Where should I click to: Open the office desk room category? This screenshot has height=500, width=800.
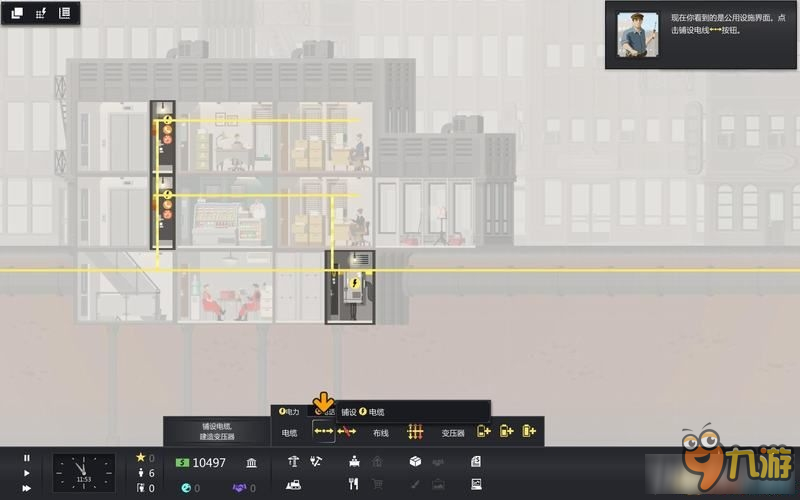[354, 462]
